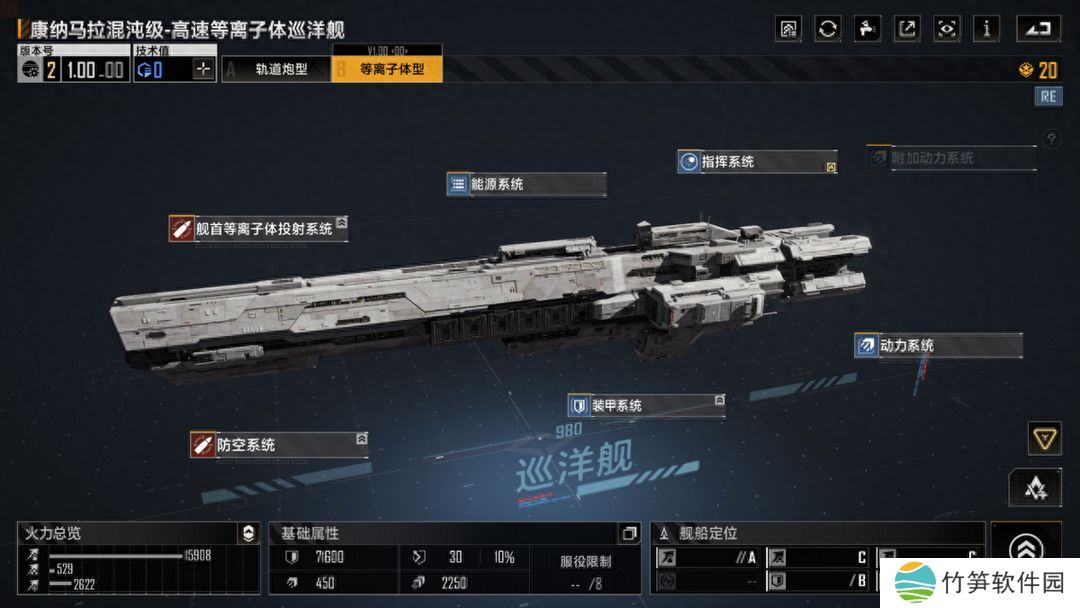1080x608 pixels.
Task: Expand the 基础属性 stats panel
Action: click(628, 534)
